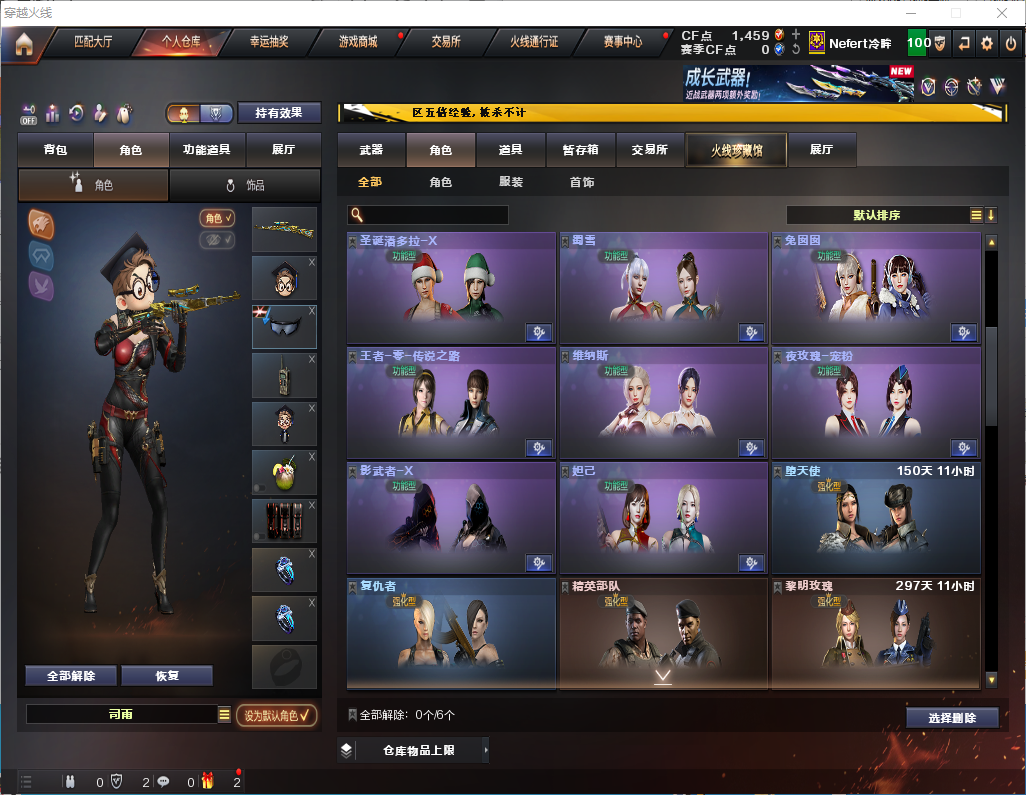The width and height of the screenshot is (1026, 795).
Task: Switch to the 赛事中心 tab
Action: 622,43
